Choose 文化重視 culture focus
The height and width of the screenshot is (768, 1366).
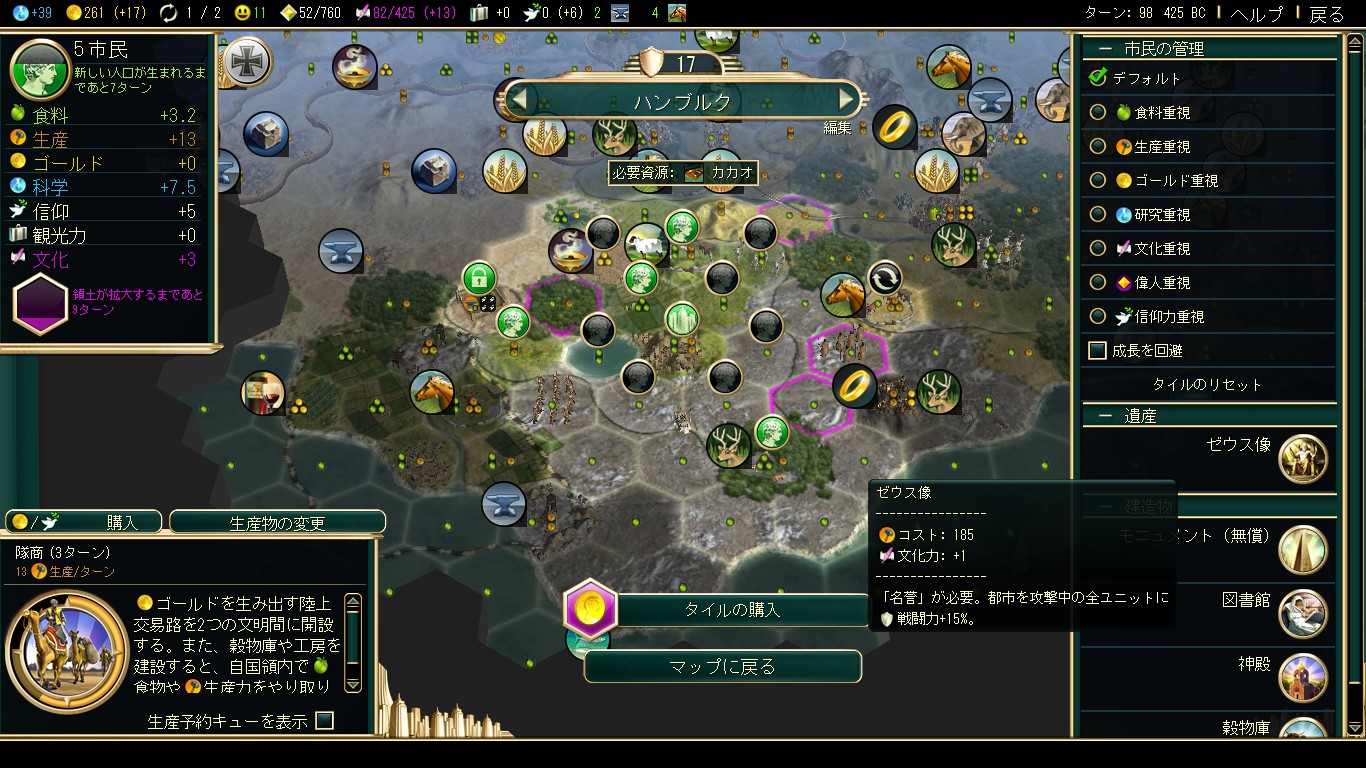[1098, 249]
